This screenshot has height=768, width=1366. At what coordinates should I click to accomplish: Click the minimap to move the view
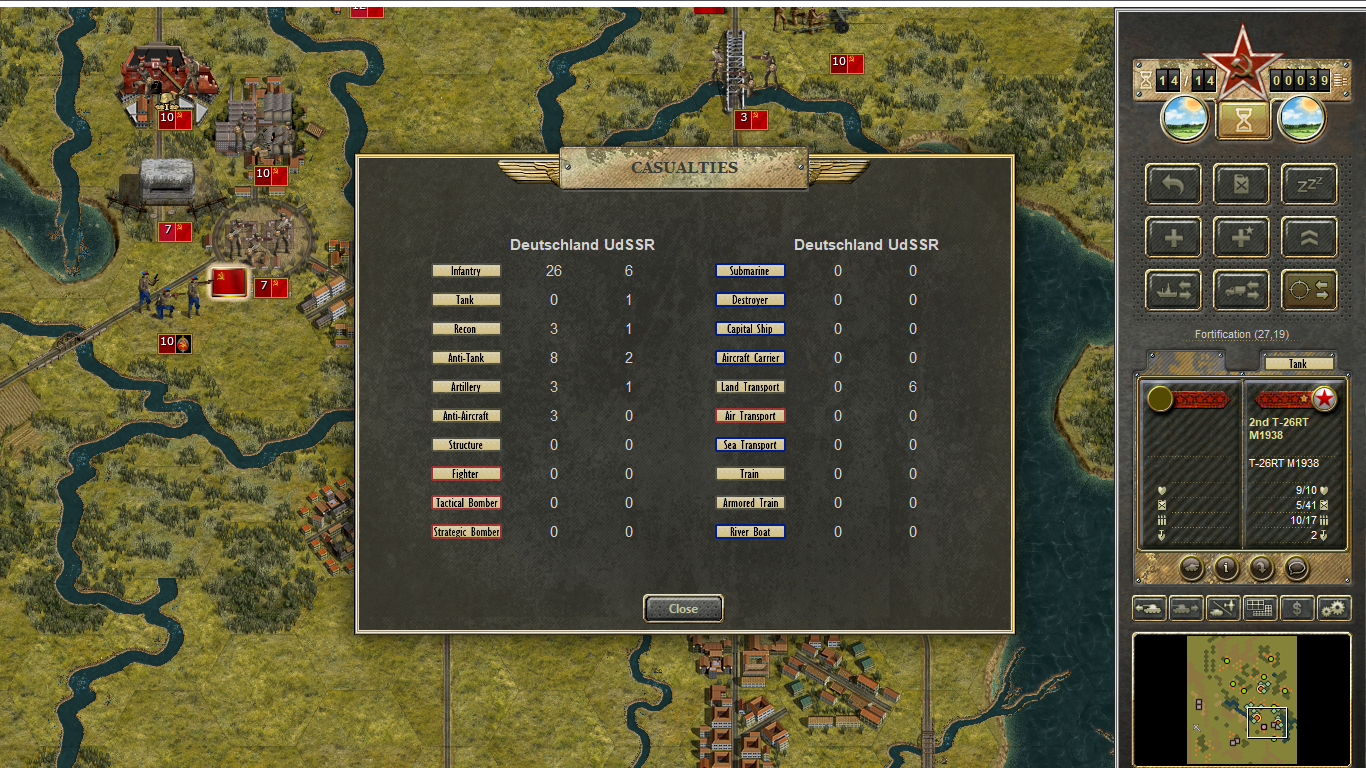pos(1241,699)
